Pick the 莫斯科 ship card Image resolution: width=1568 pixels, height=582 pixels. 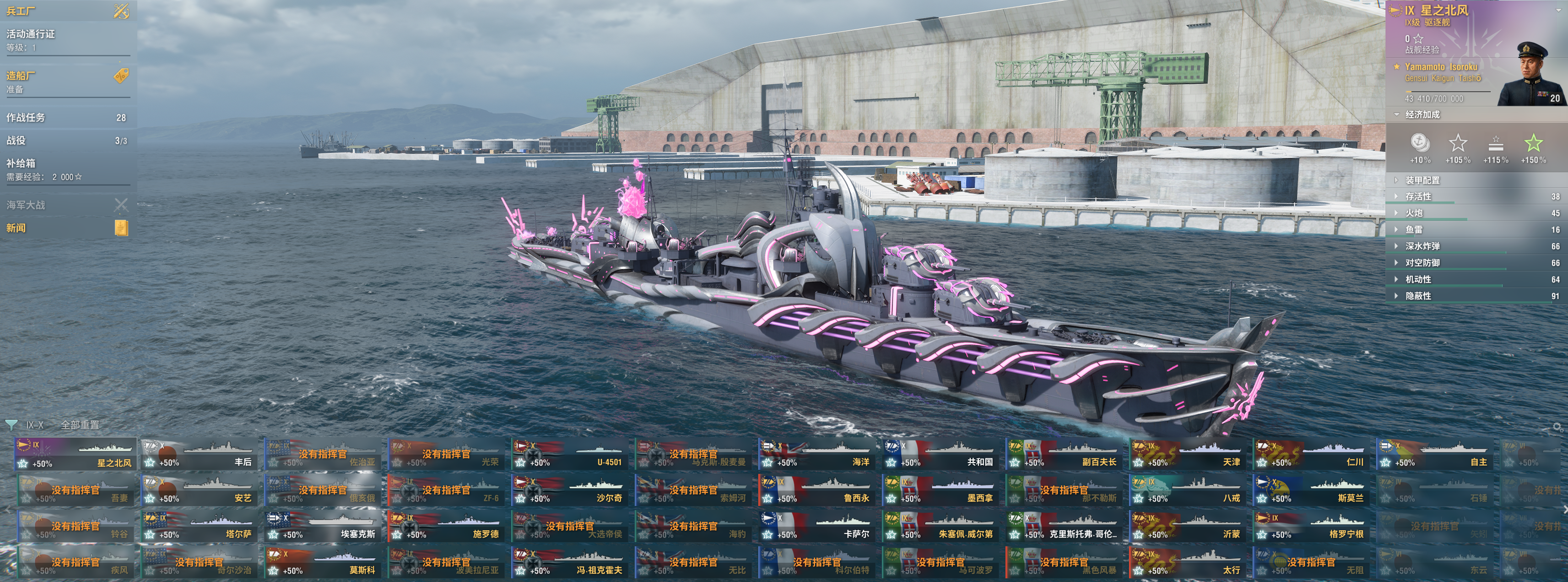323,562
